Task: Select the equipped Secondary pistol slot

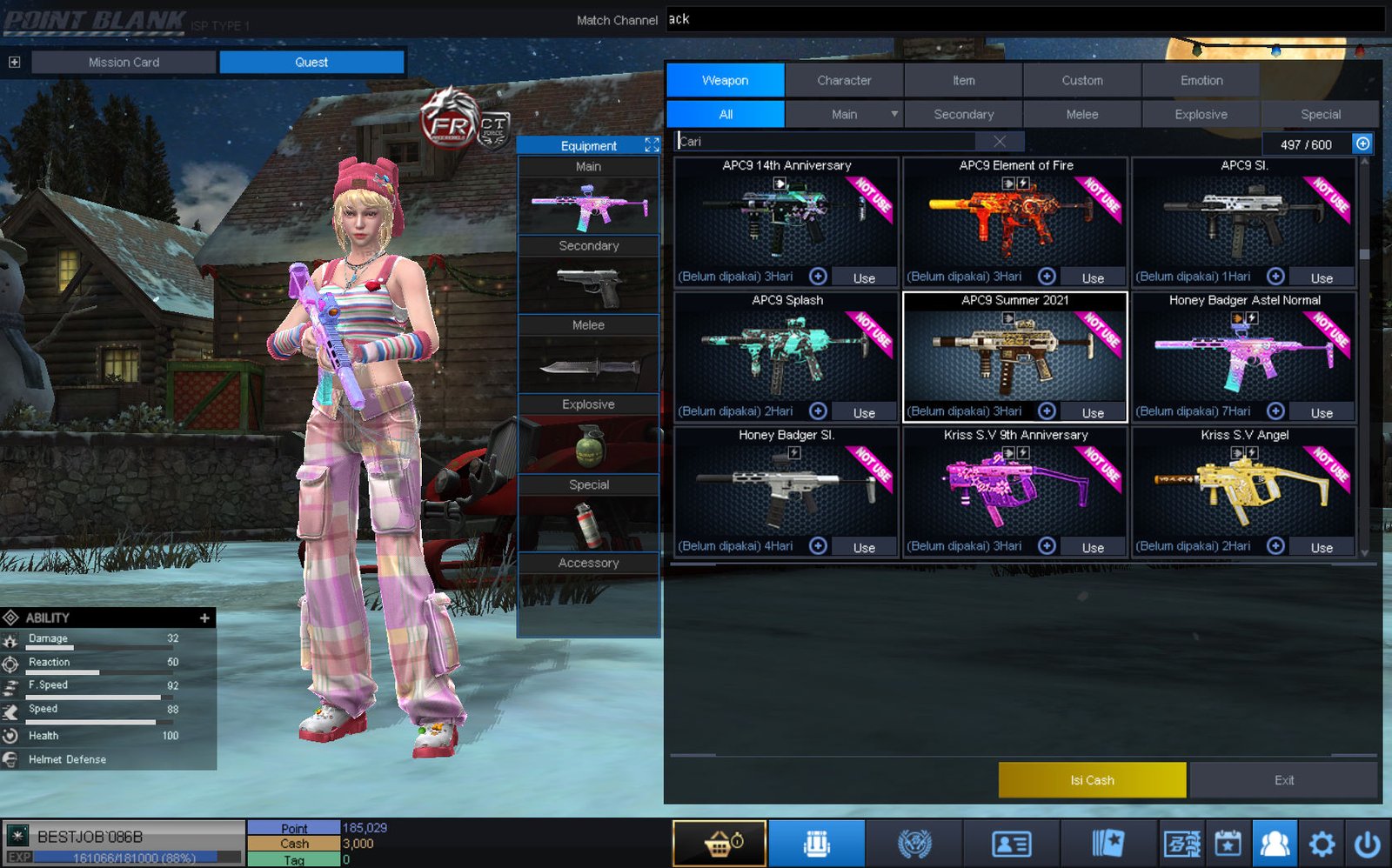Action: (x=588, y=284)
